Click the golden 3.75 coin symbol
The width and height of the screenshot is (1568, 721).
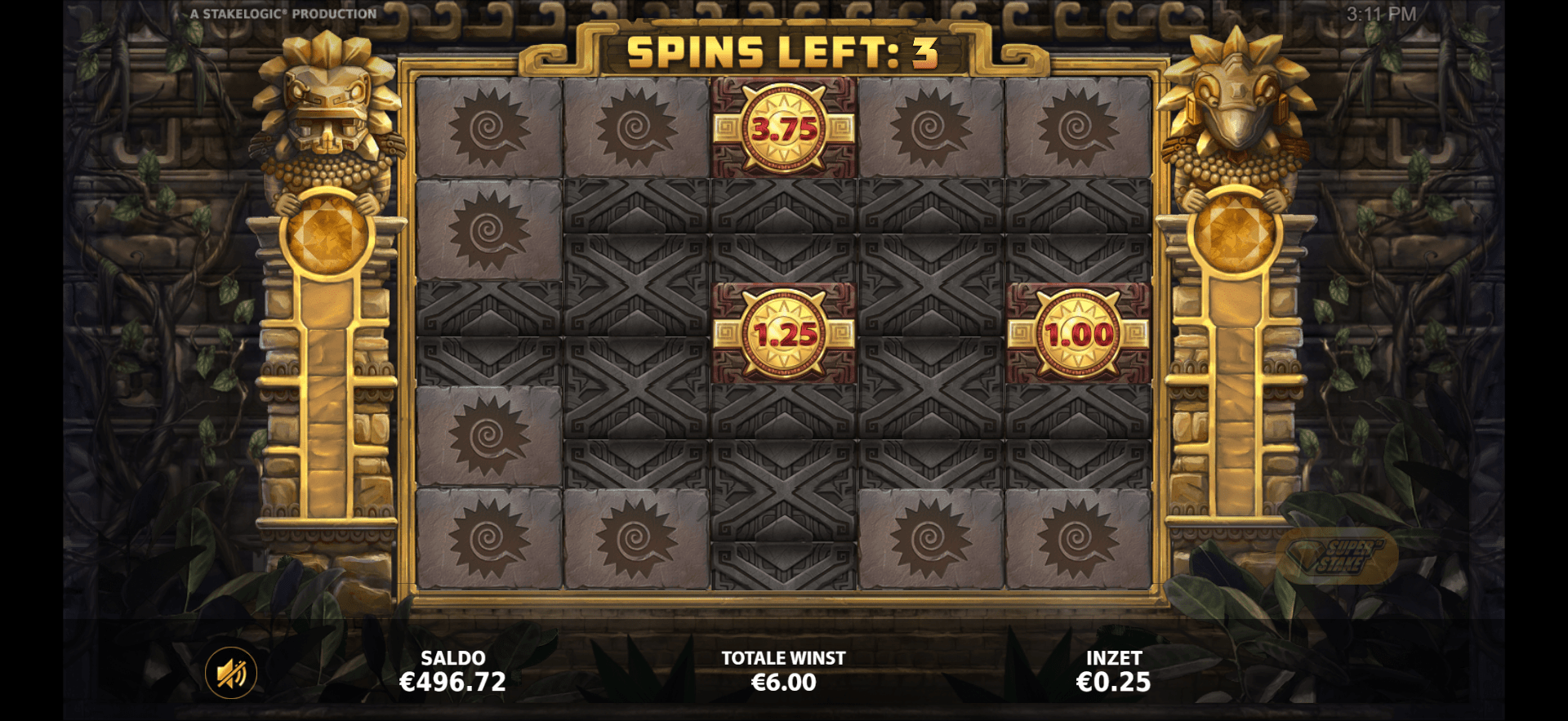[782, 129]
